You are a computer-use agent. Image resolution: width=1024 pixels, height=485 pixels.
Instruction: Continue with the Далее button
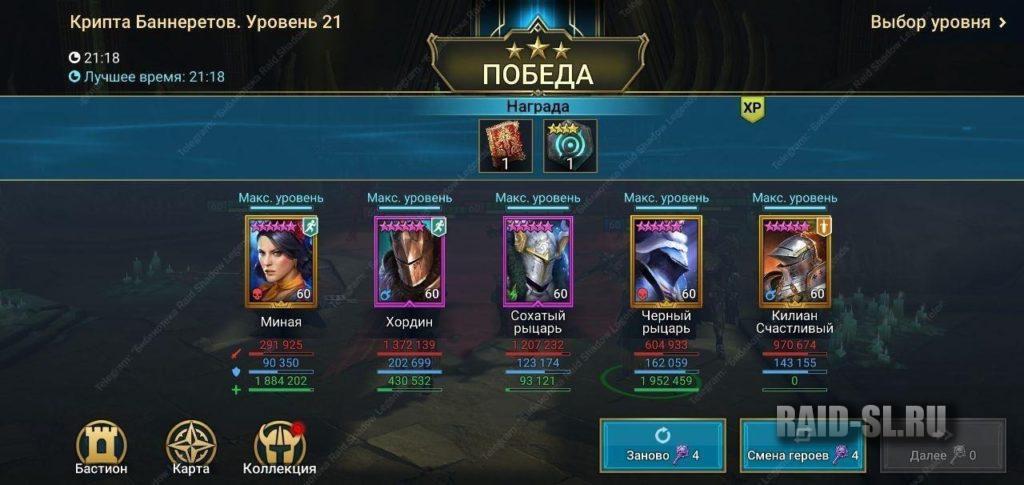[x=942, y=445]
